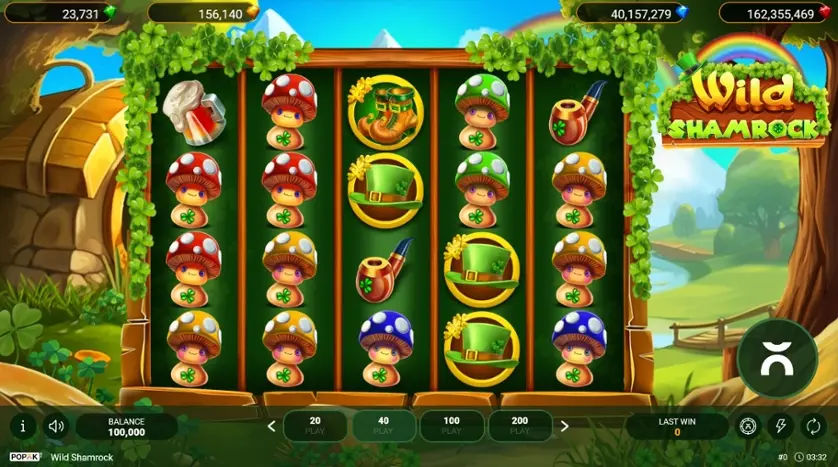Choose the 40 play bet
This screenshot has width=838, height=467.
coord(383,426)
